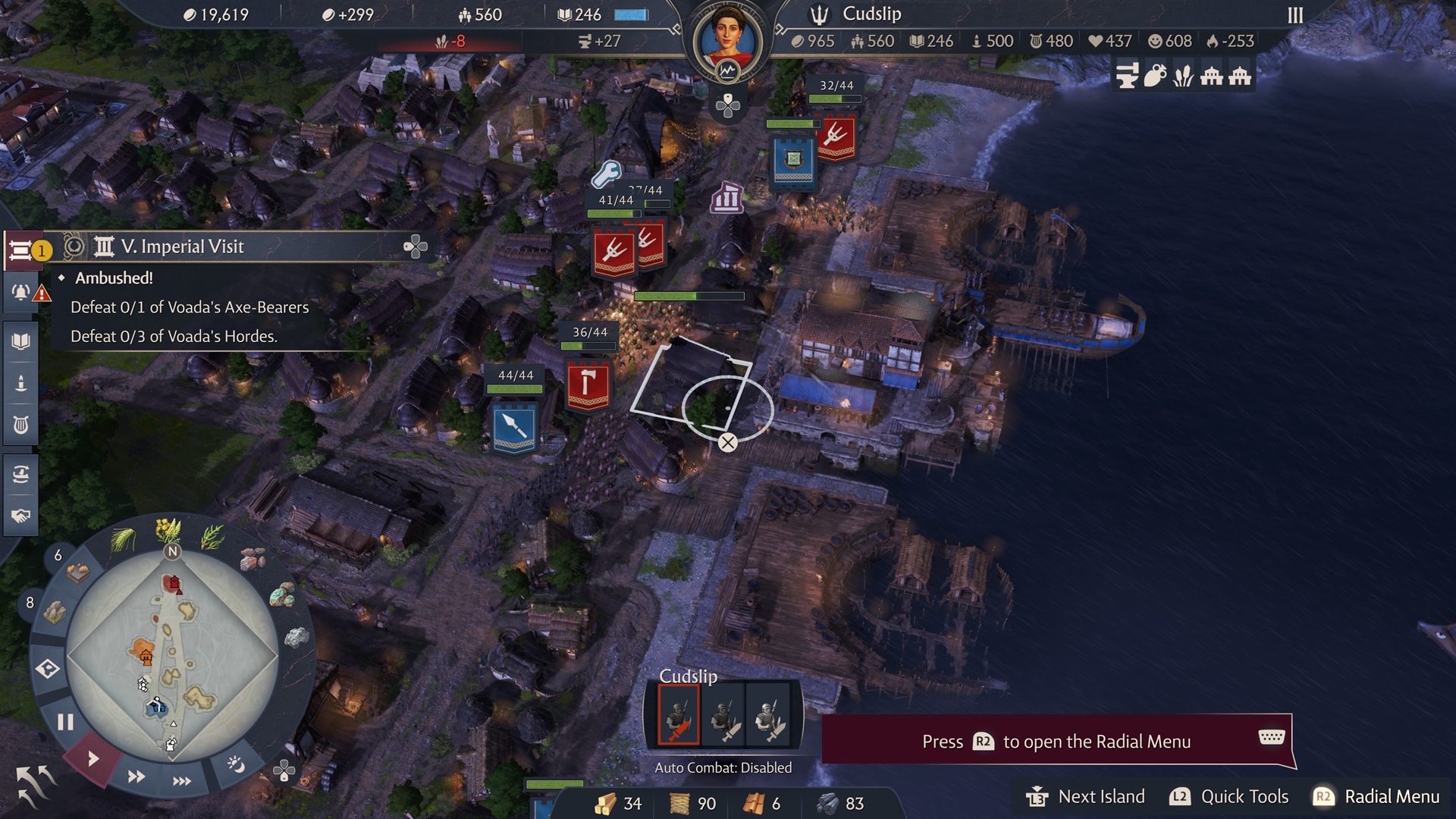
Task: Select the blue spear unit banner
Action: coord(515,427)
